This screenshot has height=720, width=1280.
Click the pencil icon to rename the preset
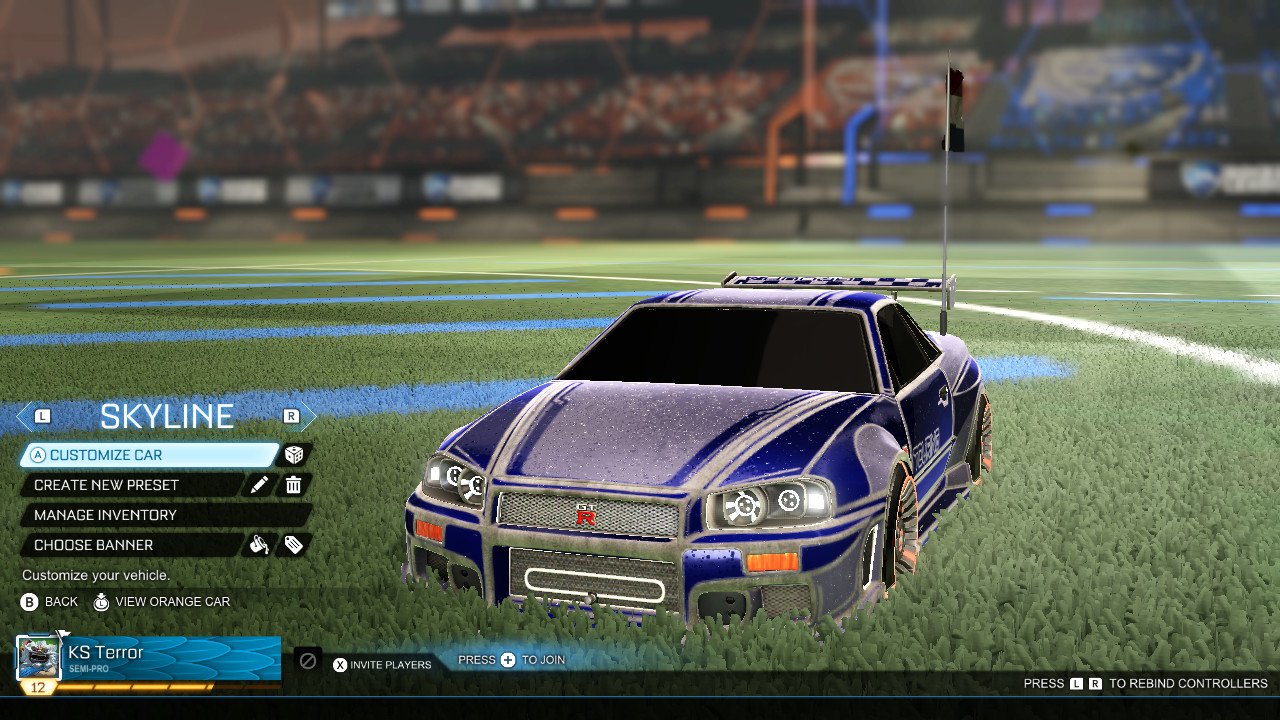tap(260, 484)
